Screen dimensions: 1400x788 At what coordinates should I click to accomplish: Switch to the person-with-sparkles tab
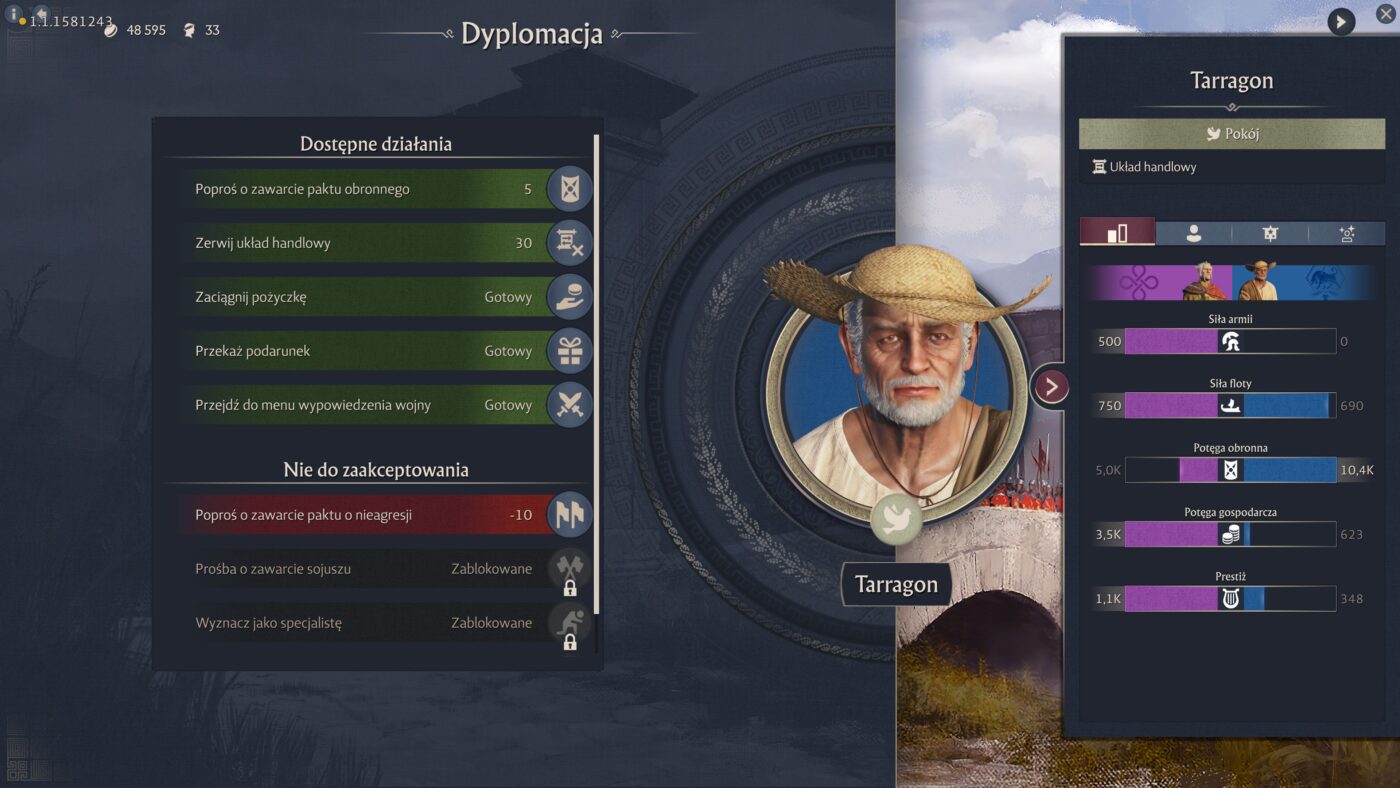(x=1347, y=233)
